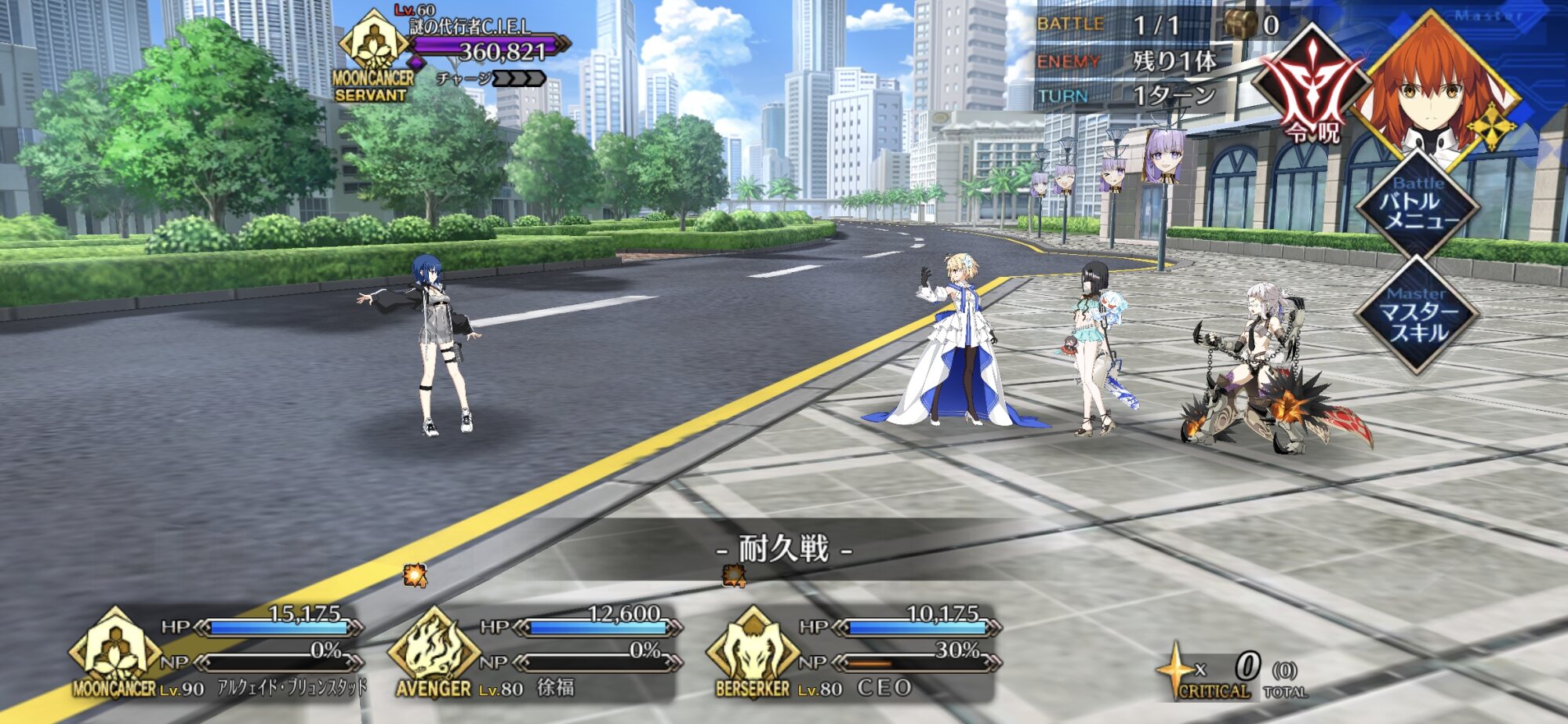Select Xu Fu's Avenger status panel
Screen dimensions: 1568x724
(x=536, y=653)
